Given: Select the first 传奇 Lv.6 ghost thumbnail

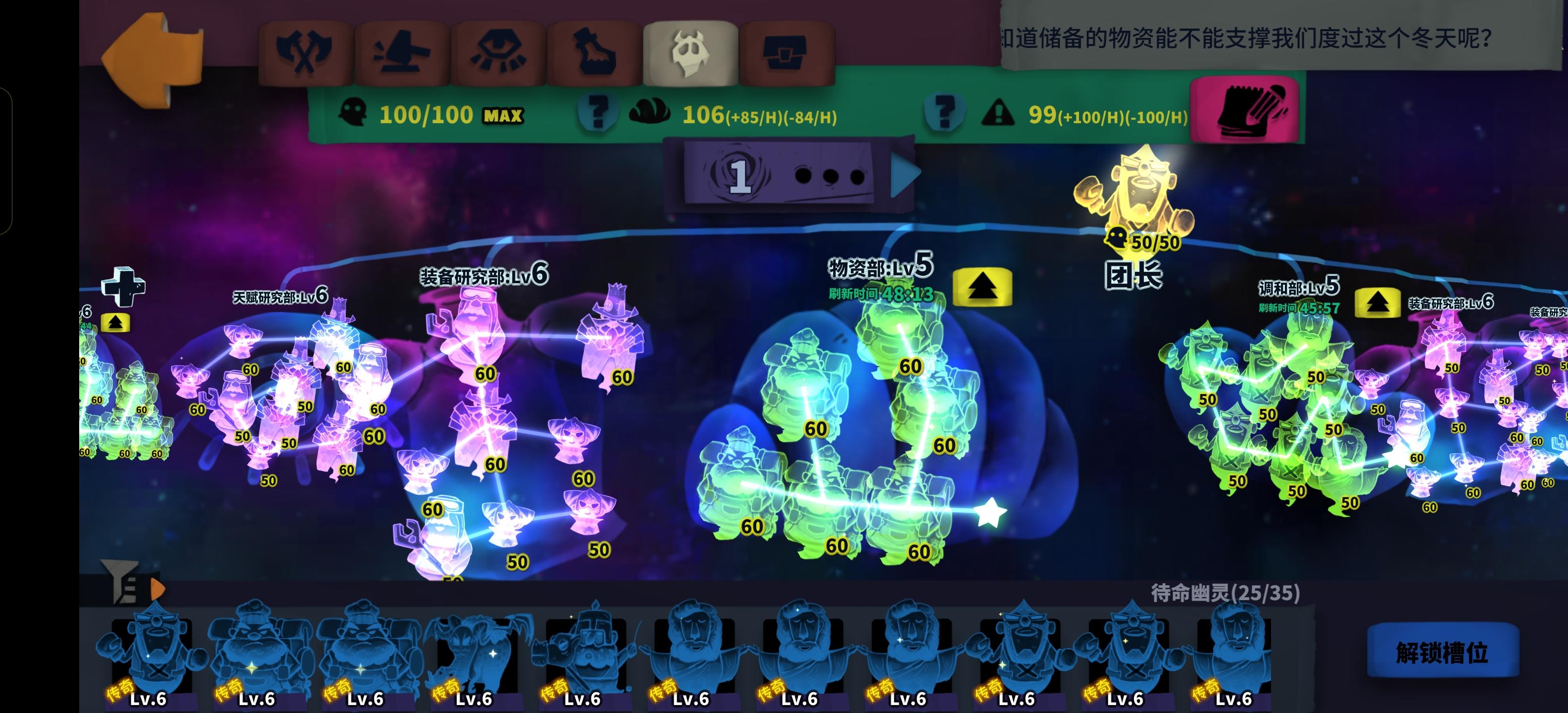Looking at the screenshot, I should 151,652.
